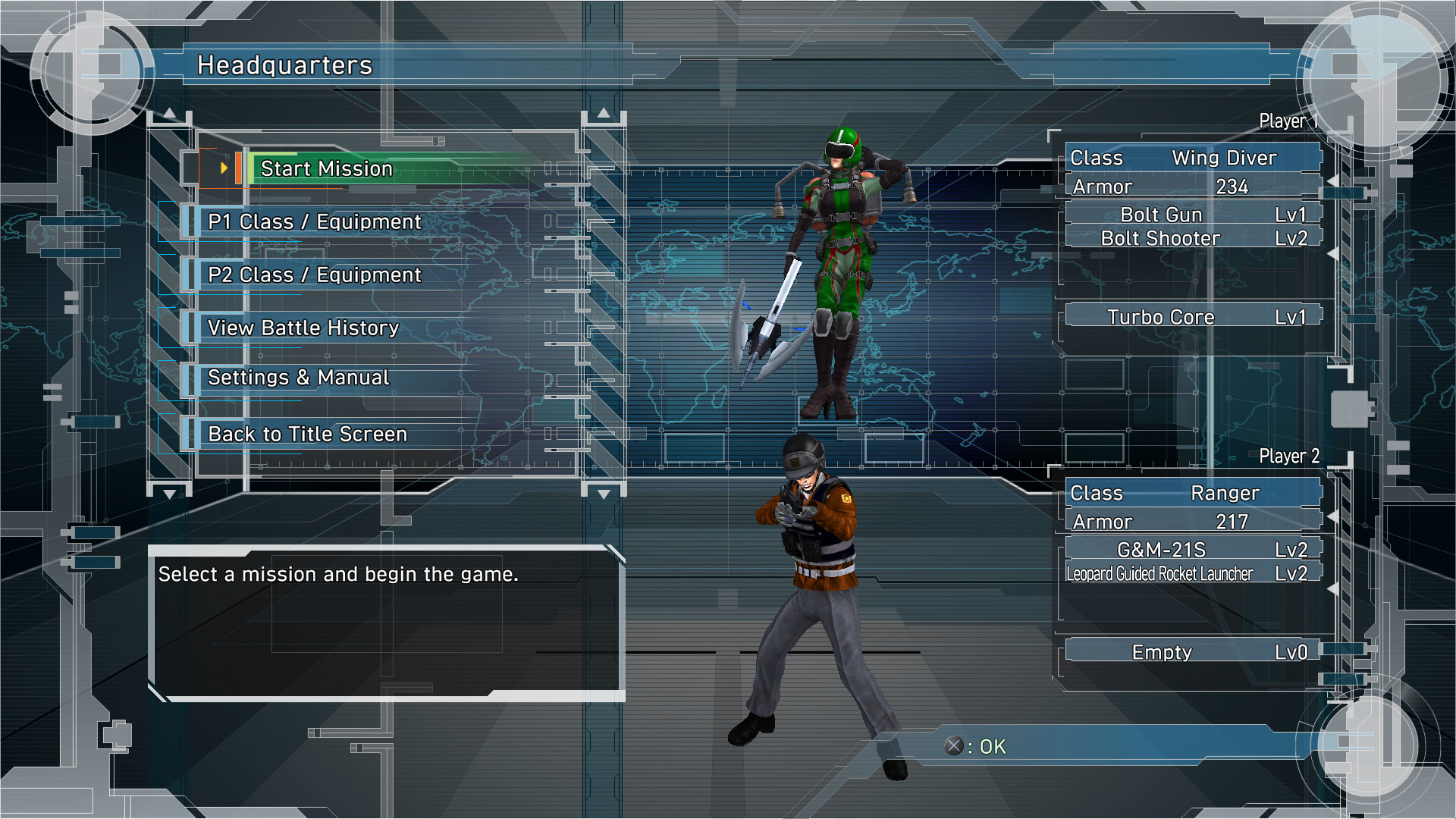Select Player 1's Bolt Gun weapon row

(1192, 215)
